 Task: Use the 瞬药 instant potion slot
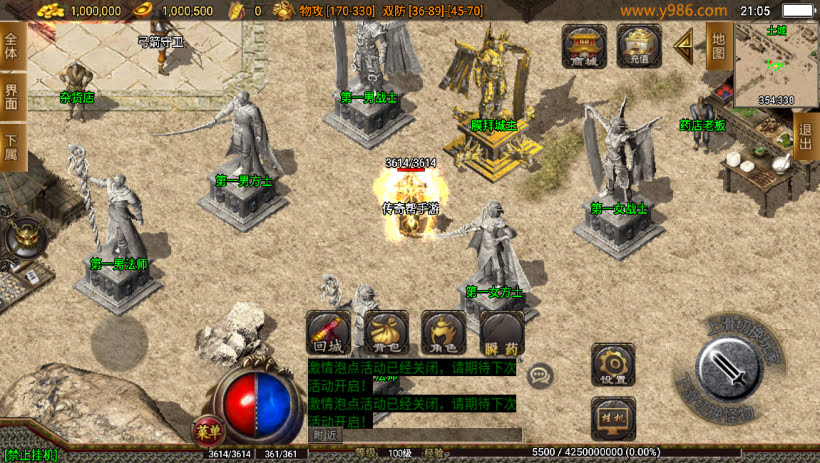coord(501,334)
